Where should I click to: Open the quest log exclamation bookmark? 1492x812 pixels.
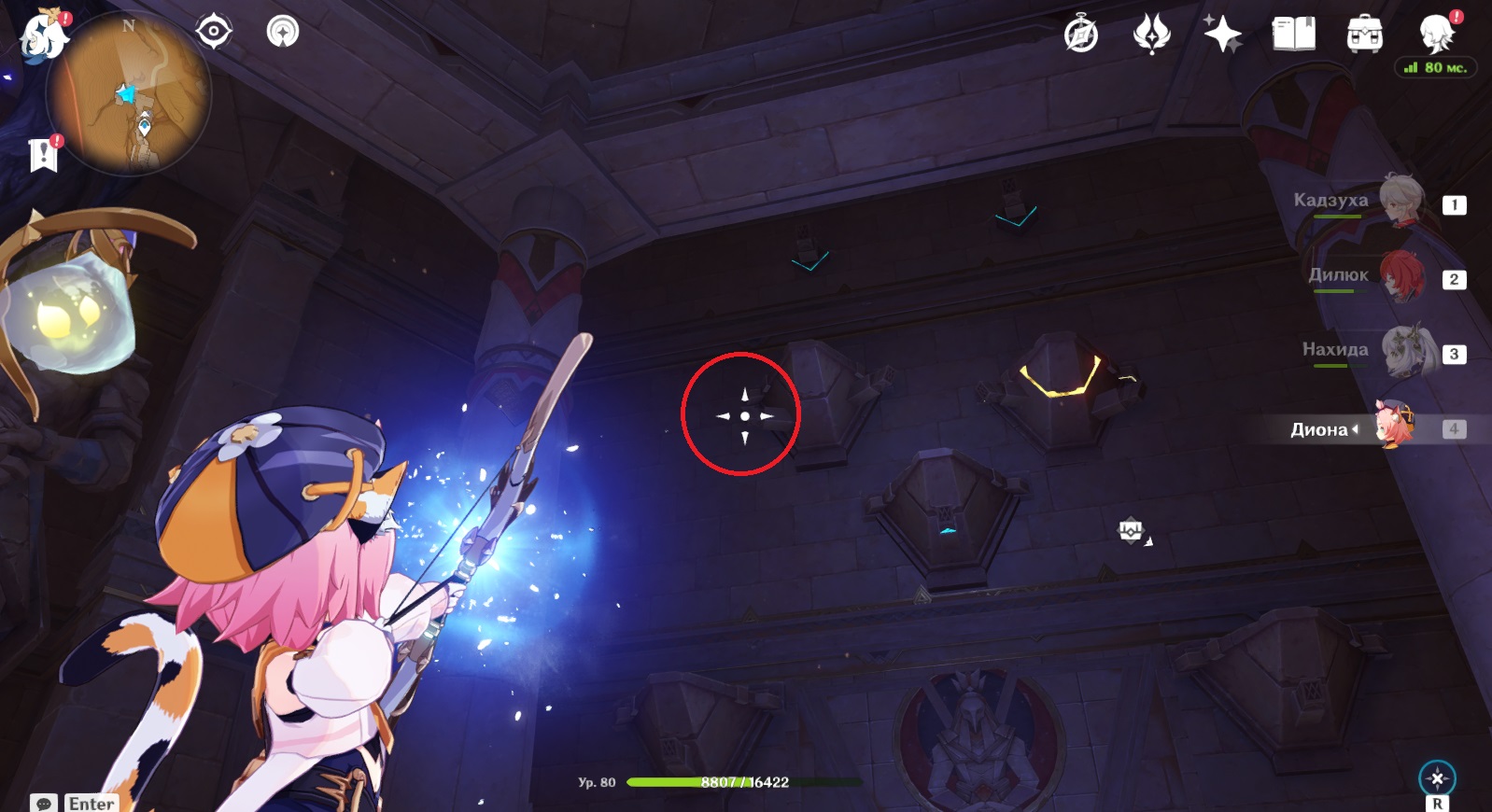43,155
